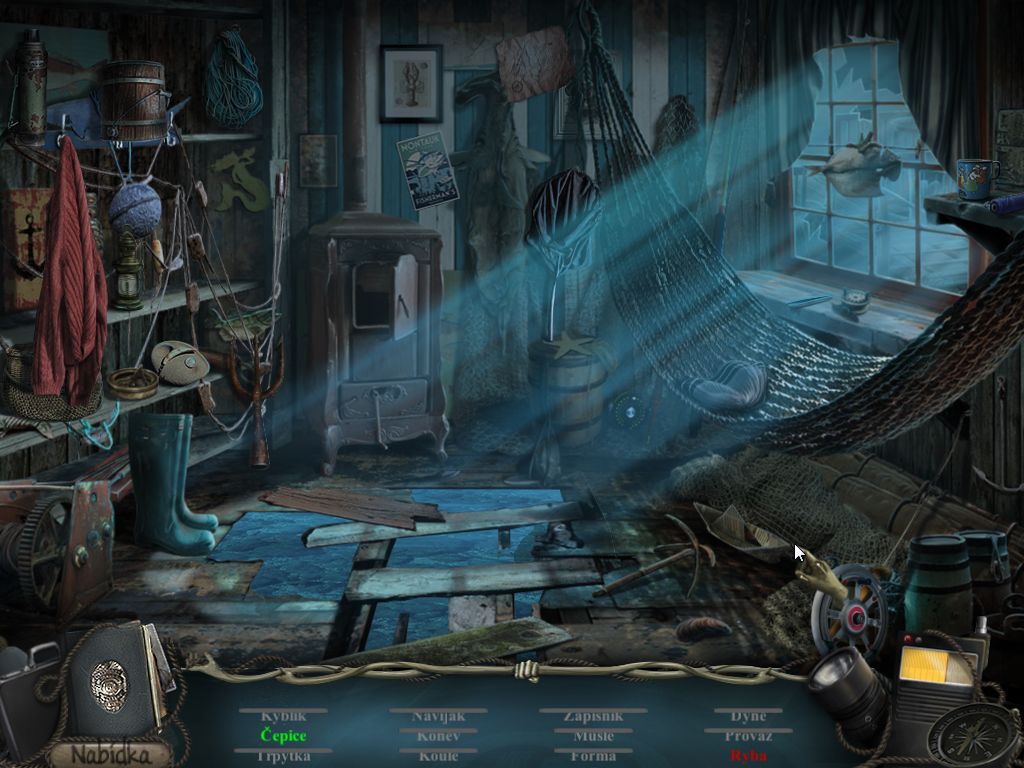Choose the Koule word in the list
This screenshot has height=768, width=1024.
point(438,756)
